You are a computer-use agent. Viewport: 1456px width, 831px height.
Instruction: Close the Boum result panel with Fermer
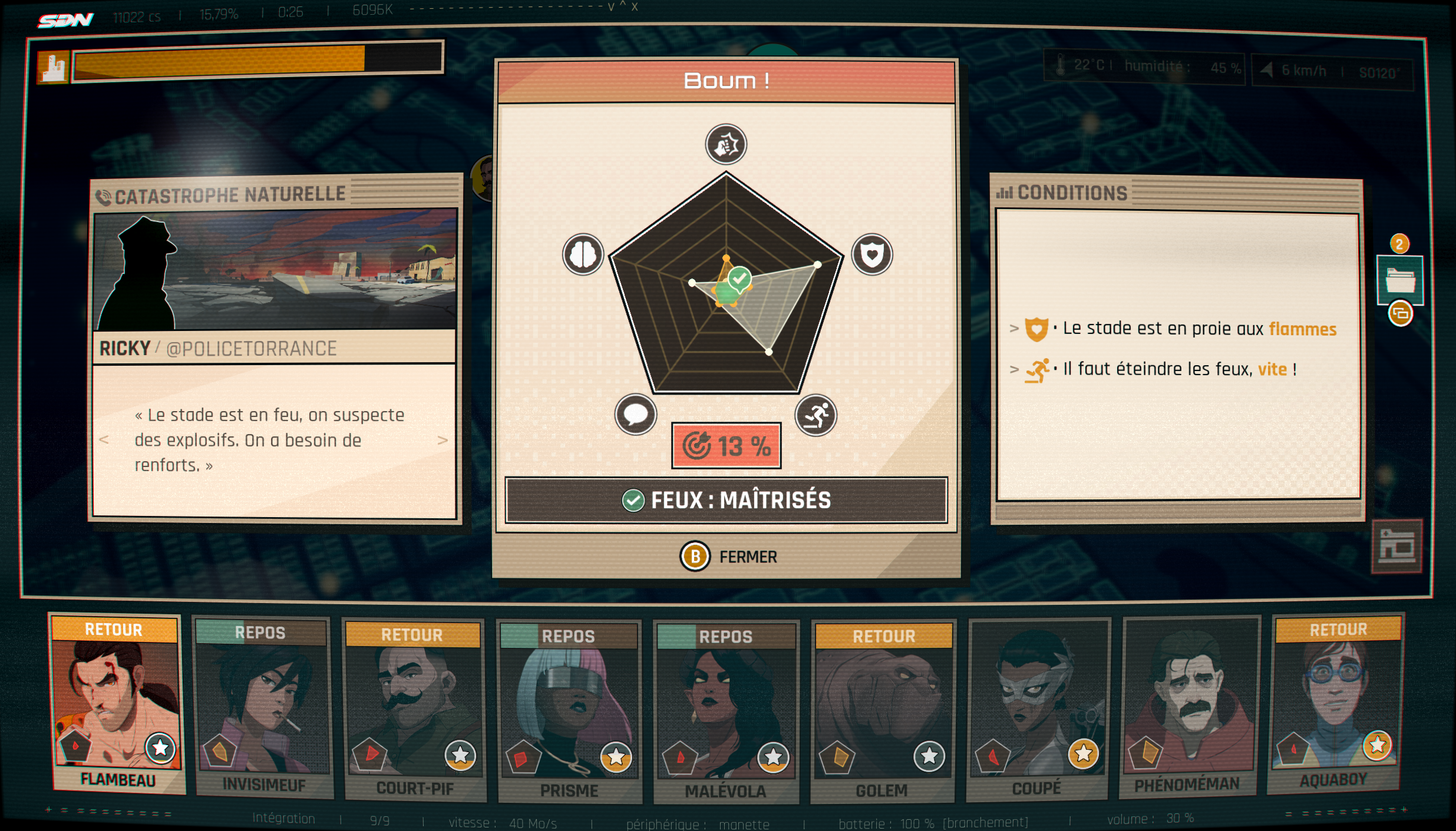click(x=729, y=557)
